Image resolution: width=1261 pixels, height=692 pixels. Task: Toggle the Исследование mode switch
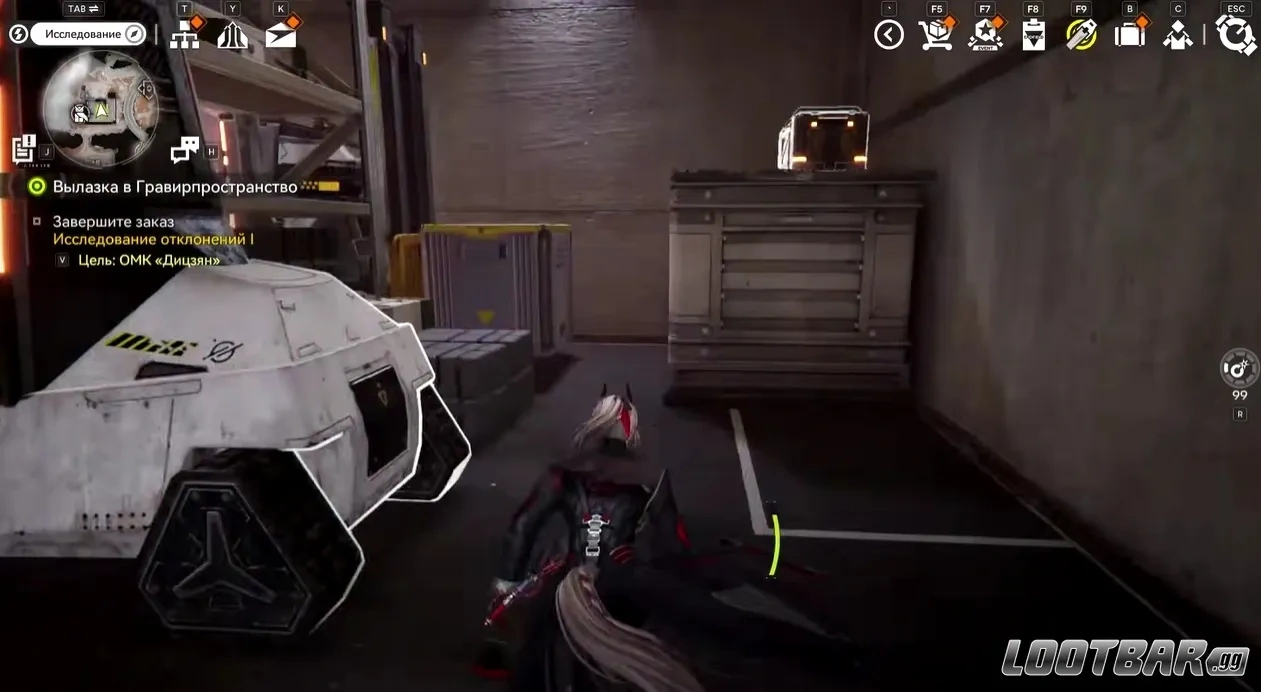[x=89, y=34]
